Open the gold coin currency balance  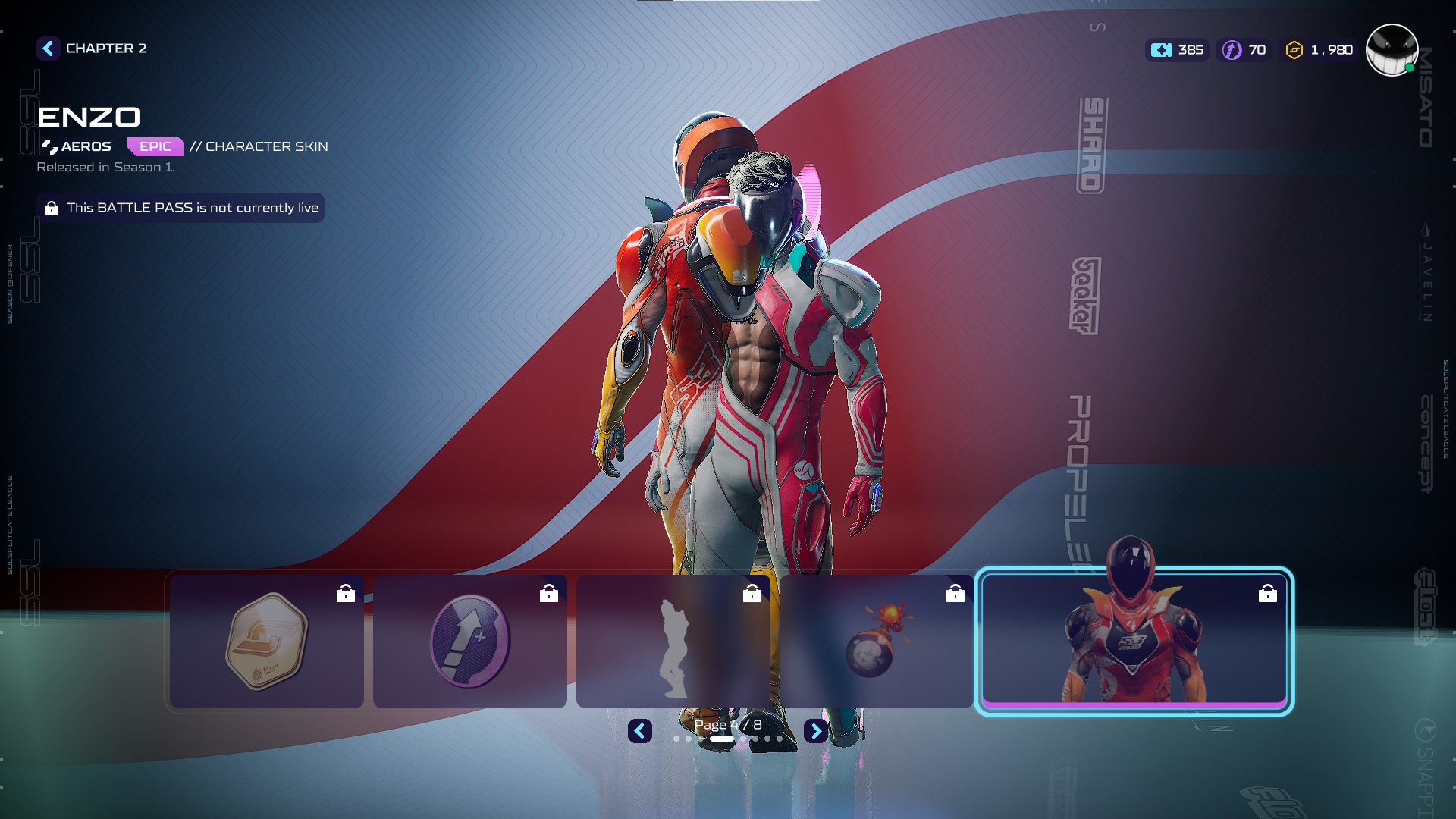(x=1319, y=50)
